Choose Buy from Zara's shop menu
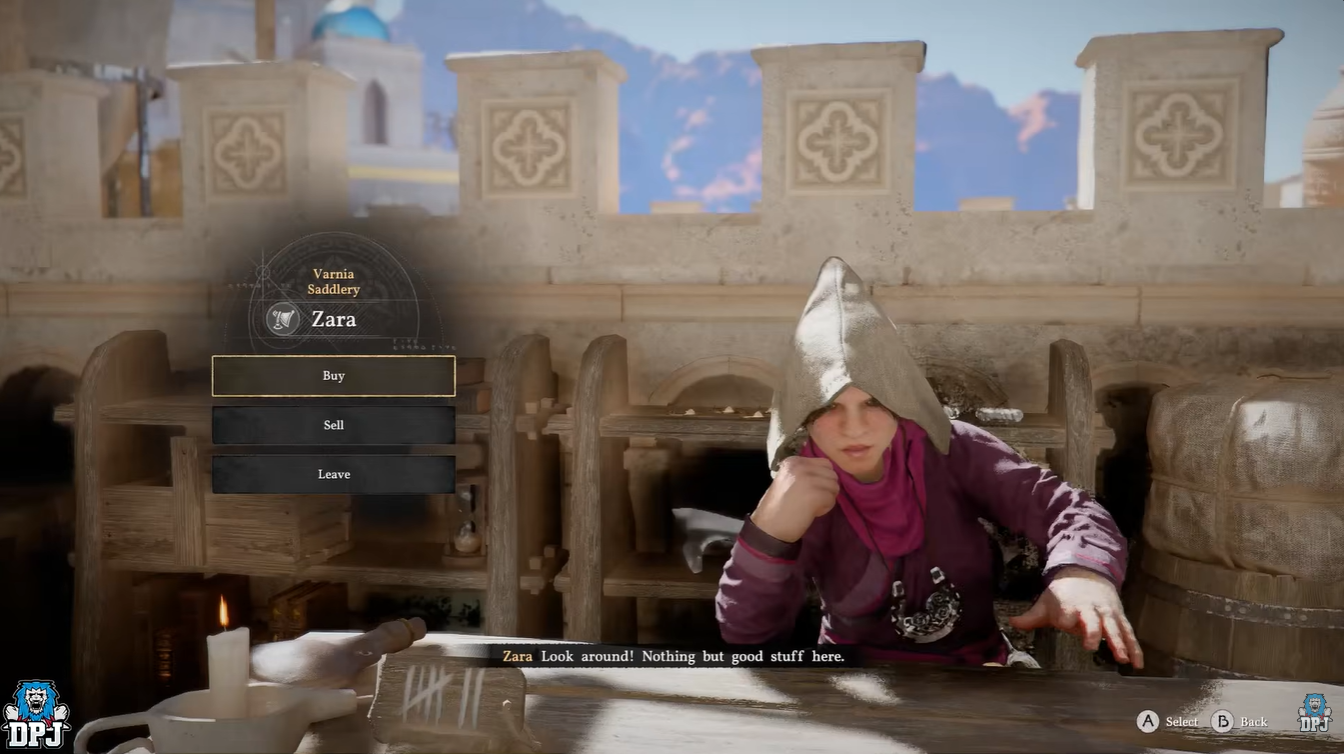 (333, 376)
